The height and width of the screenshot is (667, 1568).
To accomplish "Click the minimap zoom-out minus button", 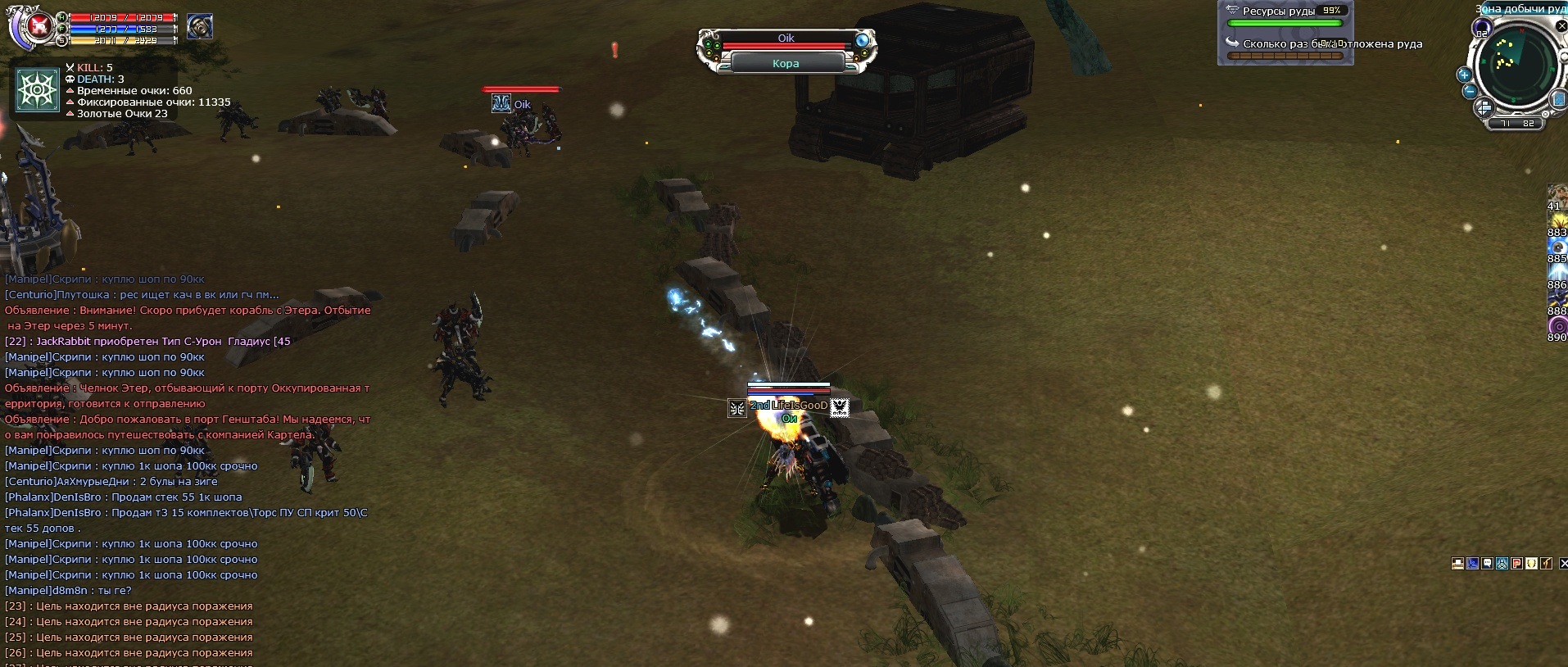I will (x=1470, y=91).
